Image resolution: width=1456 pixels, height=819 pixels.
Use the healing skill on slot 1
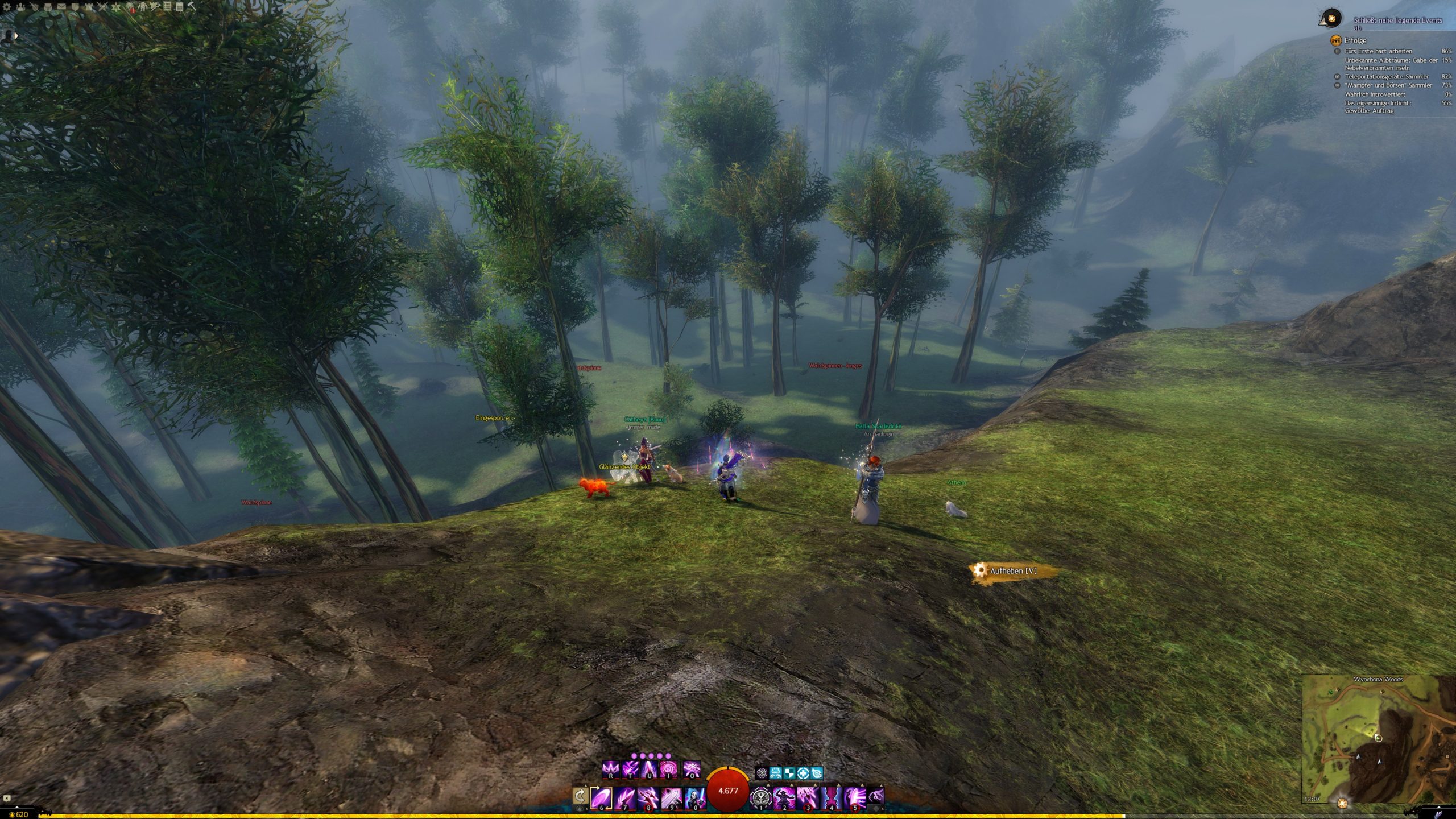click(761, 797)
